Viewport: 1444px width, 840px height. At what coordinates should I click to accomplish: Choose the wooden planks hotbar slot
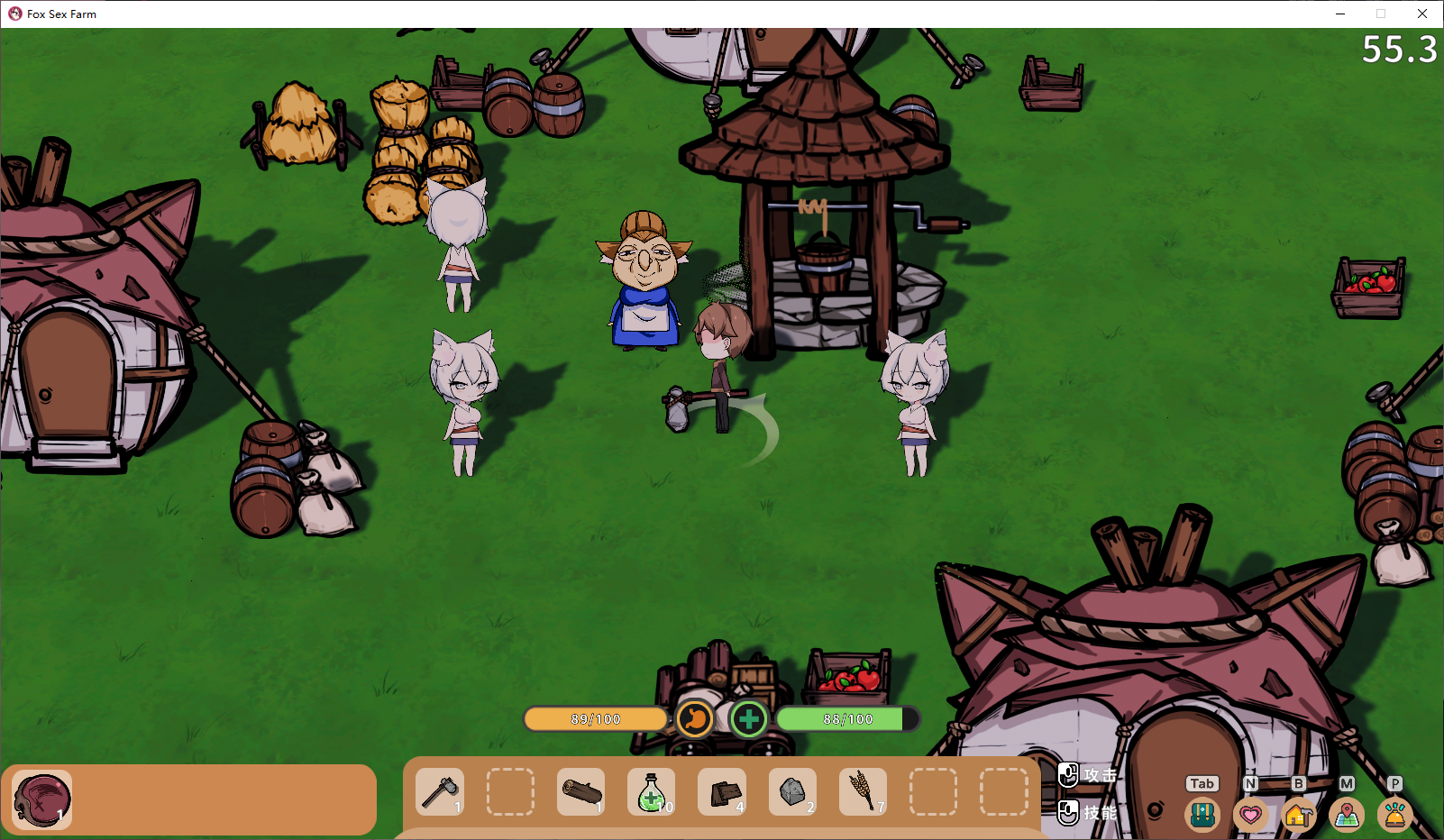[x=722, y=792]
